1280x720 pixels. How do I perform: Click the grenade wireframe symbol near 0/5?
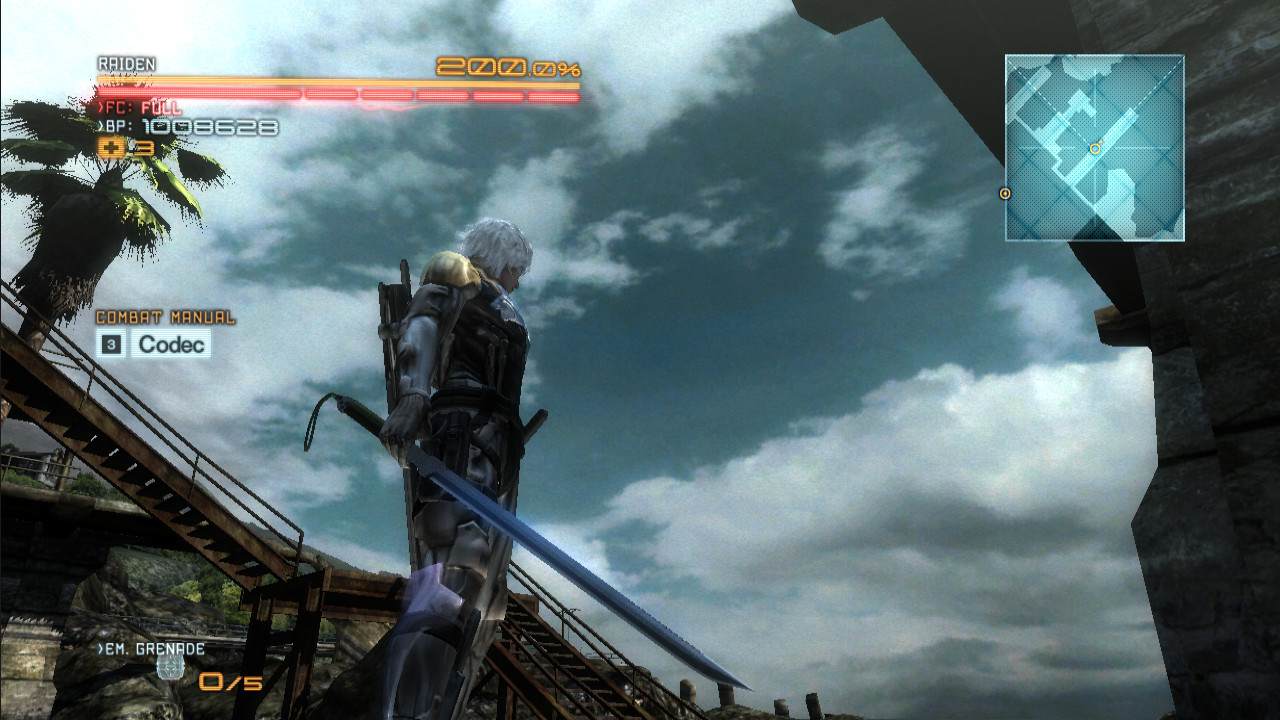(x=170, y=665)
